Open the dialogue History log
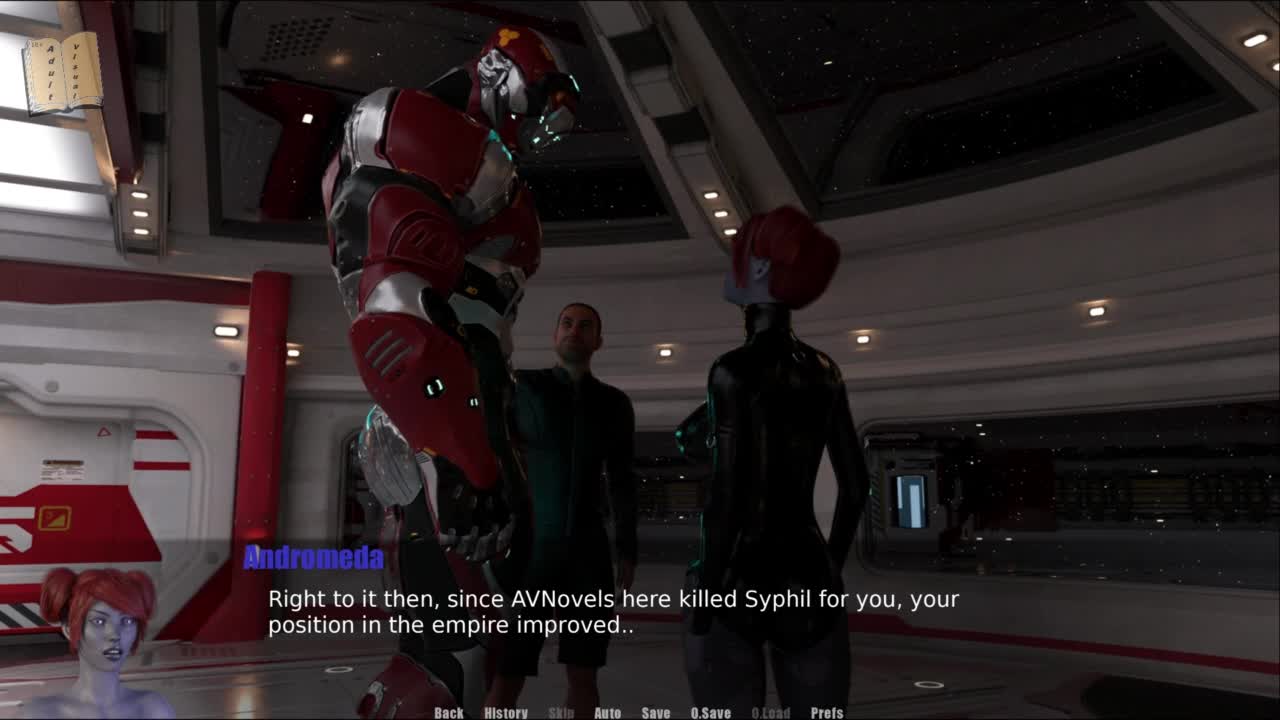This screenshot has width=1280, height=720. click(506, 713)
